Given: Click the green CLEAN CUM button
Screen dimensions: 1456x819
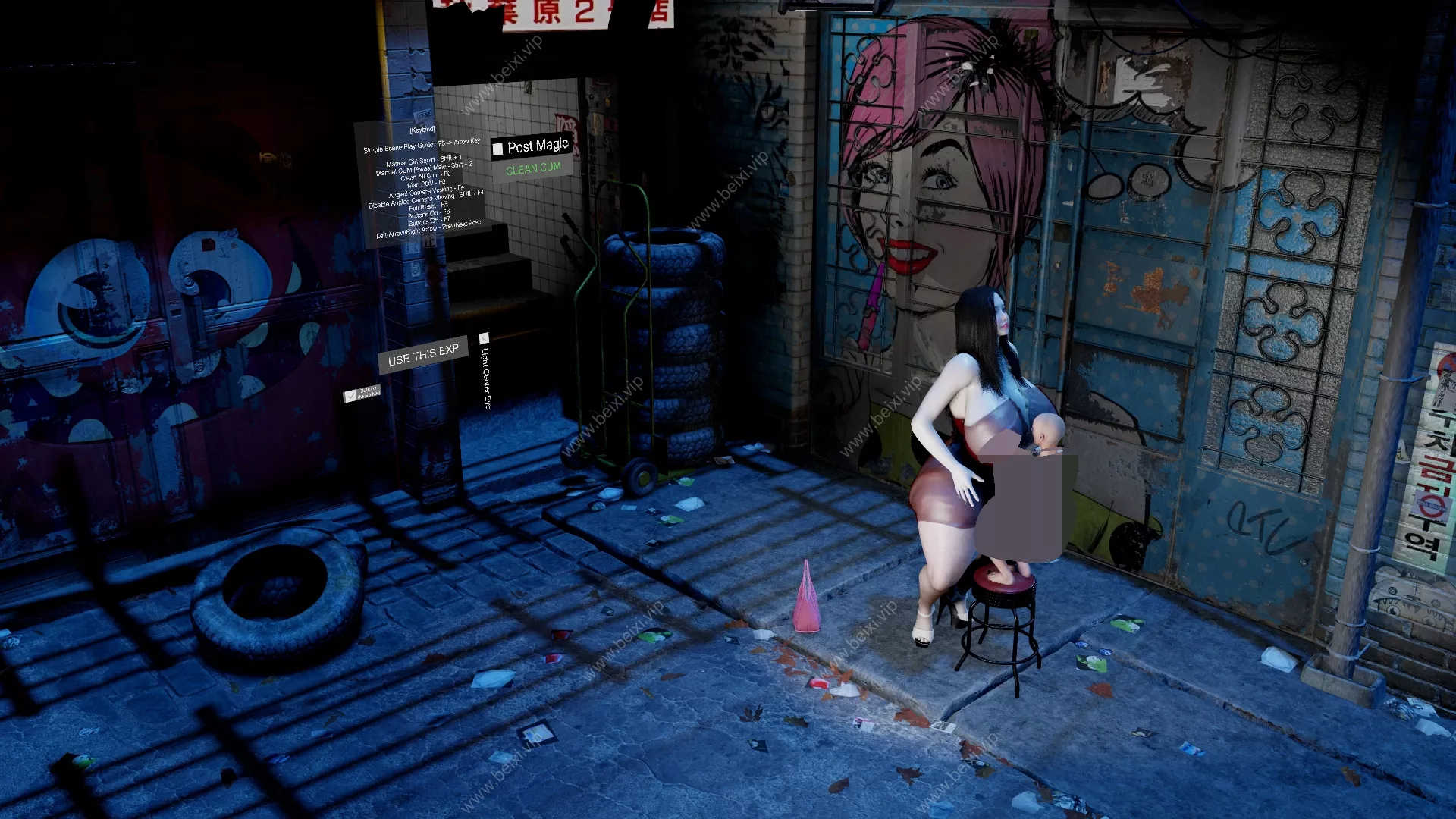Looking at the screenshot, I should tap(533, 168).
